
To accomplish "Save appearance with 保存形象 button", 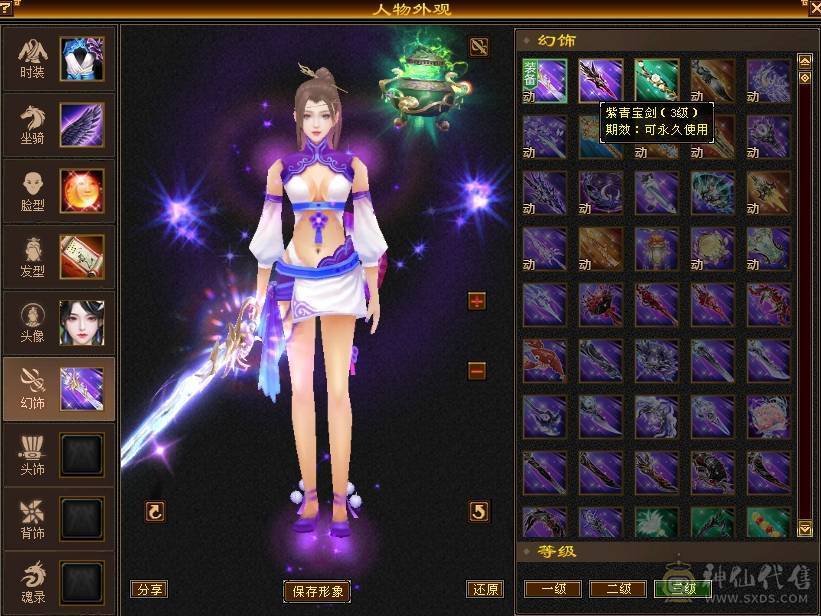I will click(x=318, y=591).
